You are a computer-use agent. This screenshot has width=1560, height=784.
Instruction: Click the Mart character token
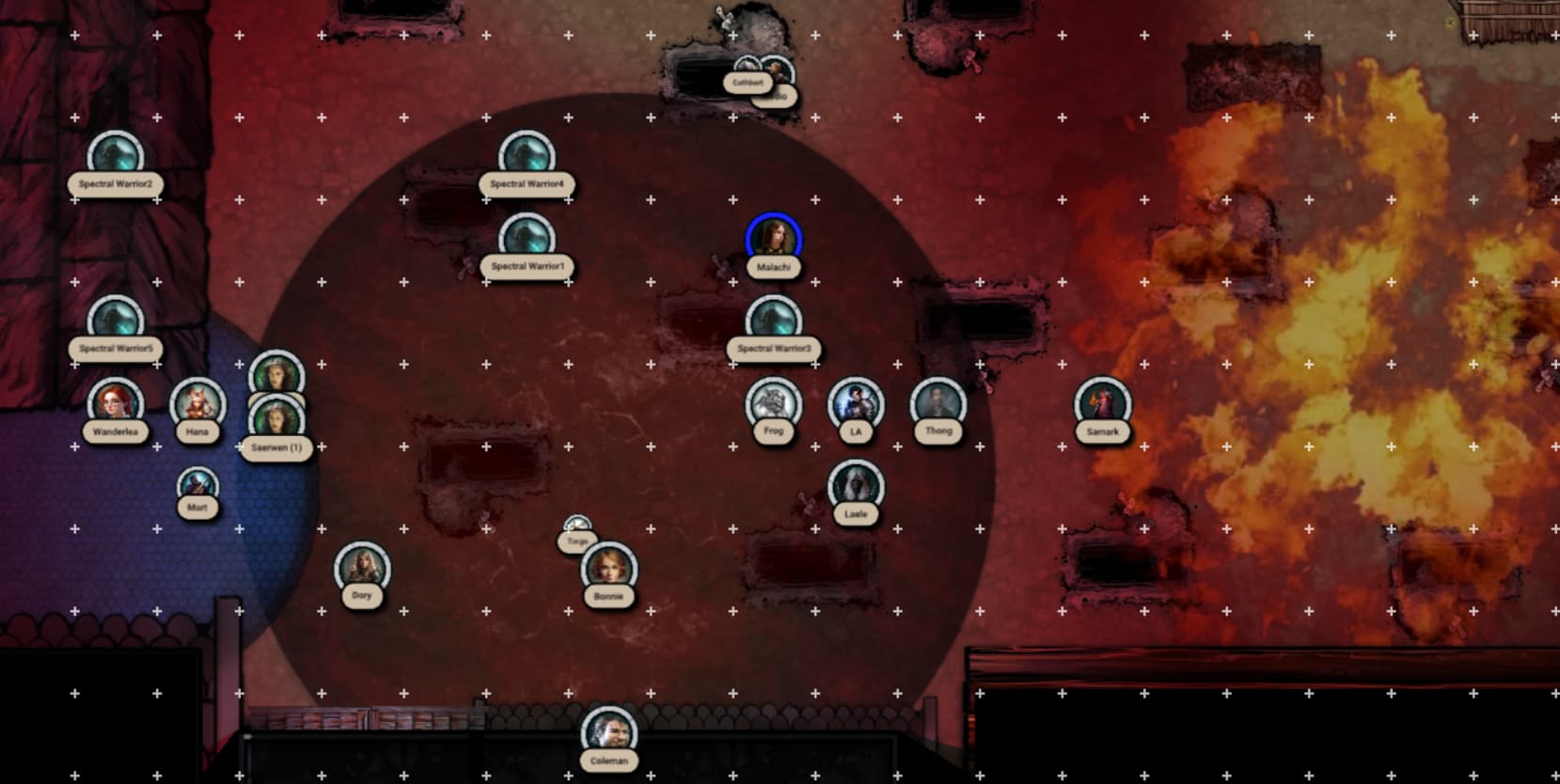(x=197, y=487)
